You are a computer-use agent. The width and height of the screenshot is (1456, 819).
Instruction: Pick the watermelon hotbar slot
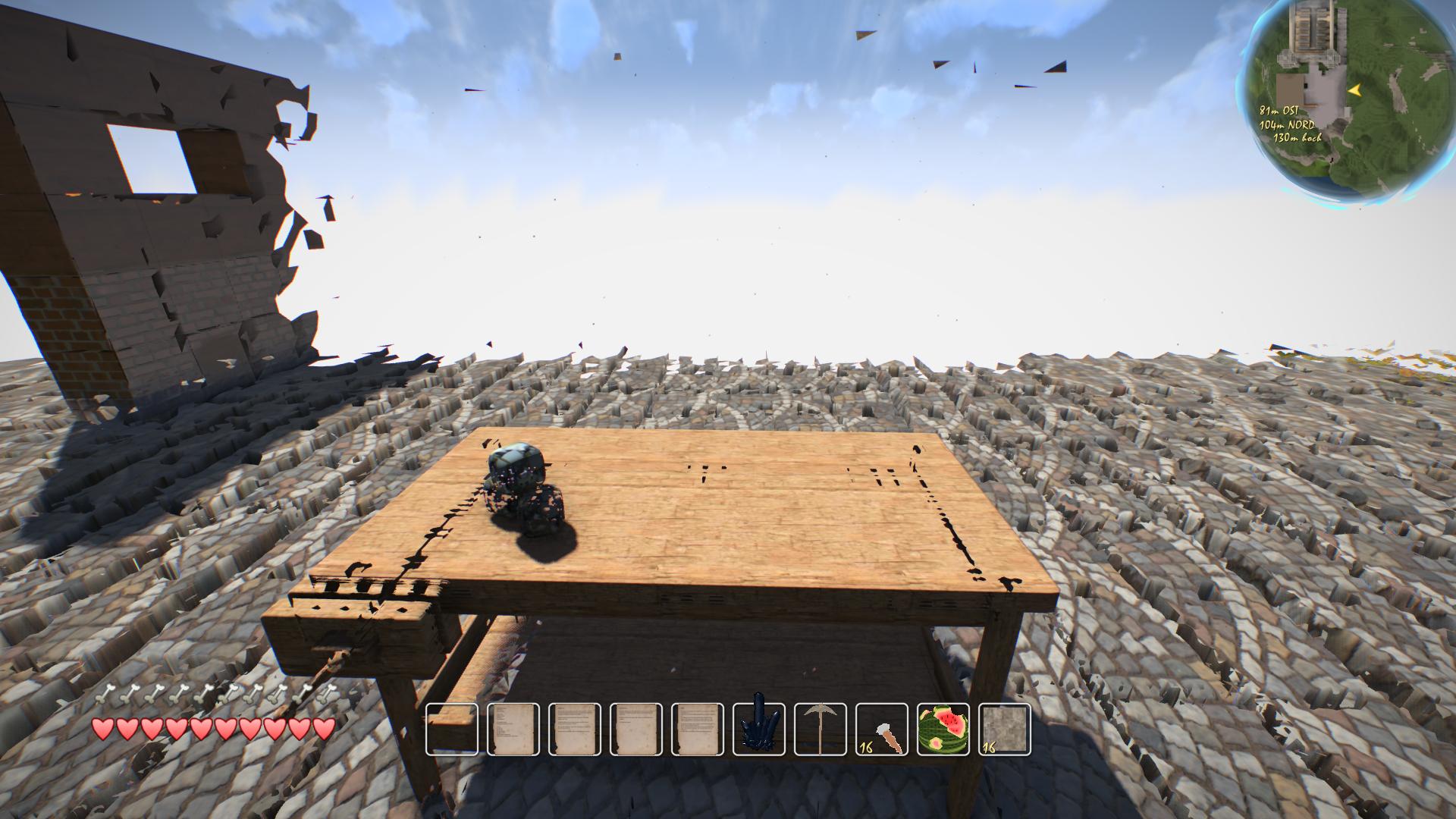pos(943,730)
